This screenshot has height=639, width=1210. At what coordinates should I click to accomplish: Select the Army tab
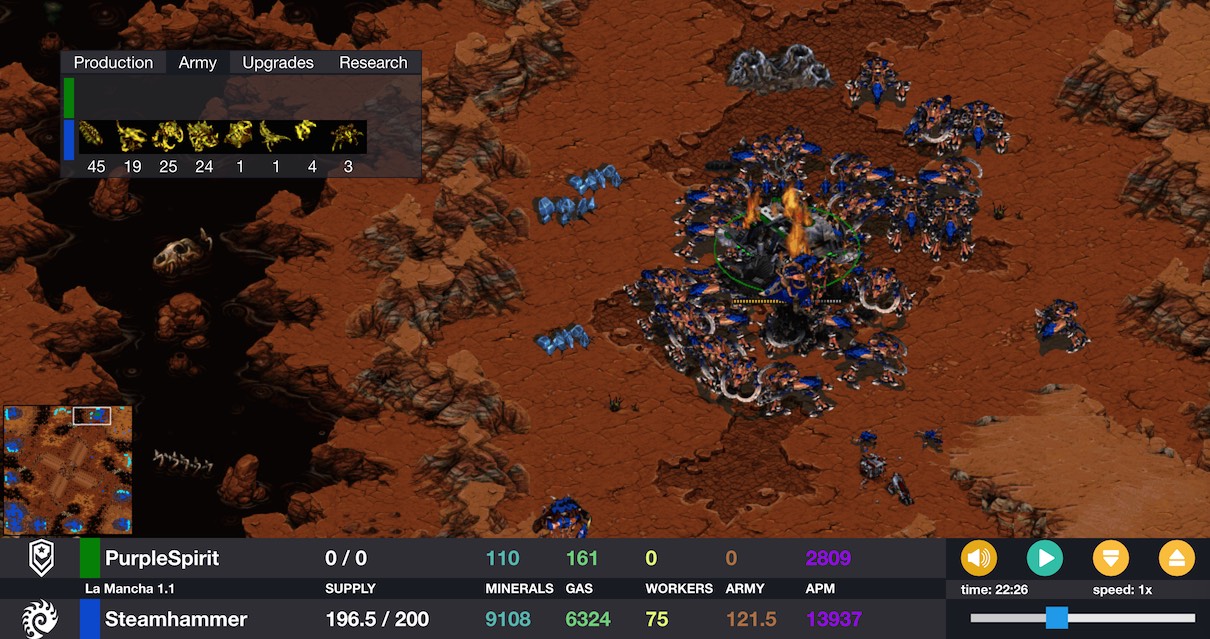[x=197, y=62]
